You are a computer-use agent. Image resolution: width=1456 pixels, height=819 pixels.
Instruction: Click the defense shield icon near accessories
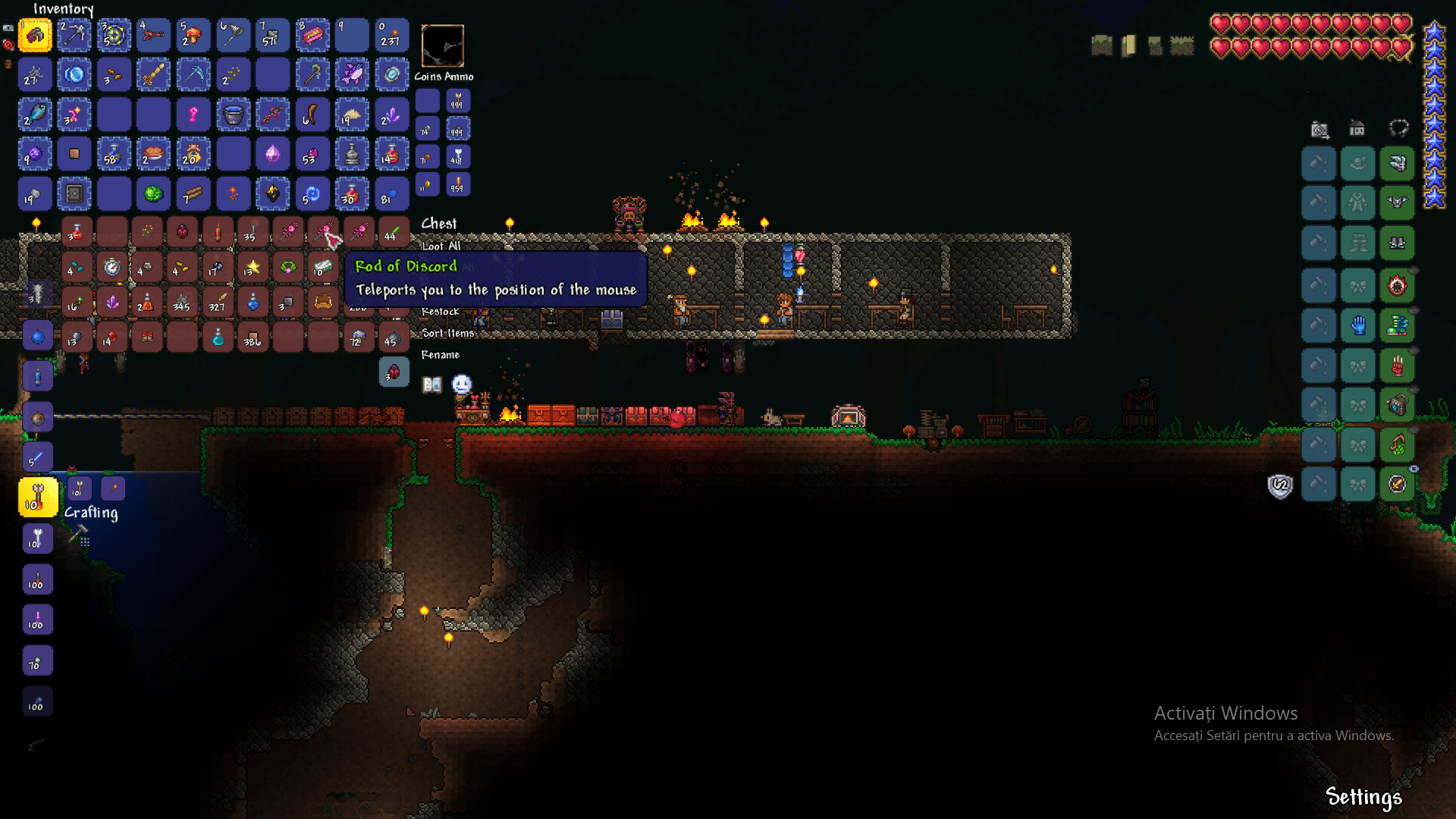click(x=1279, y=486)
